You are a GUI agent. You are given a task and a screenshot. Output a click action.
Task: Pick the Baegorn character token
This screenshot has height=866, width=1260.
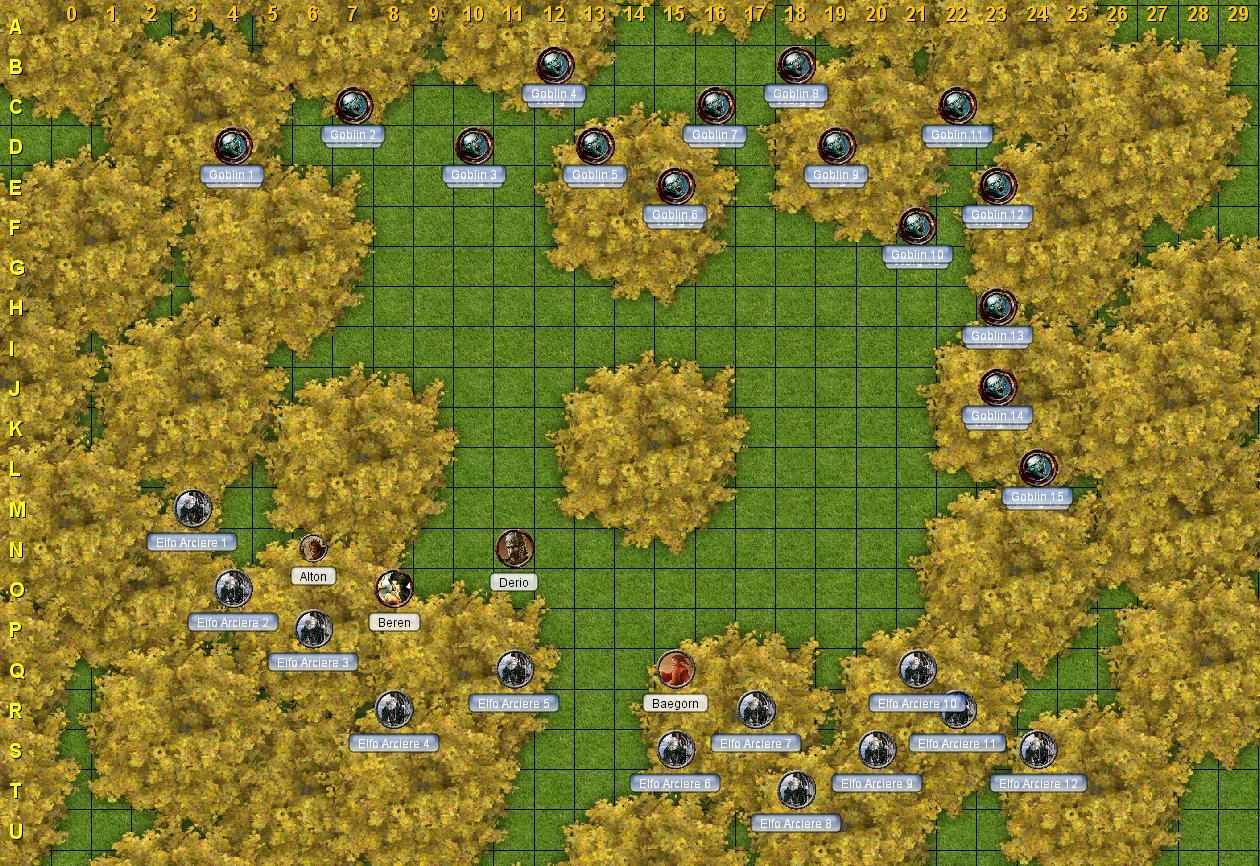tap(676, 669)
